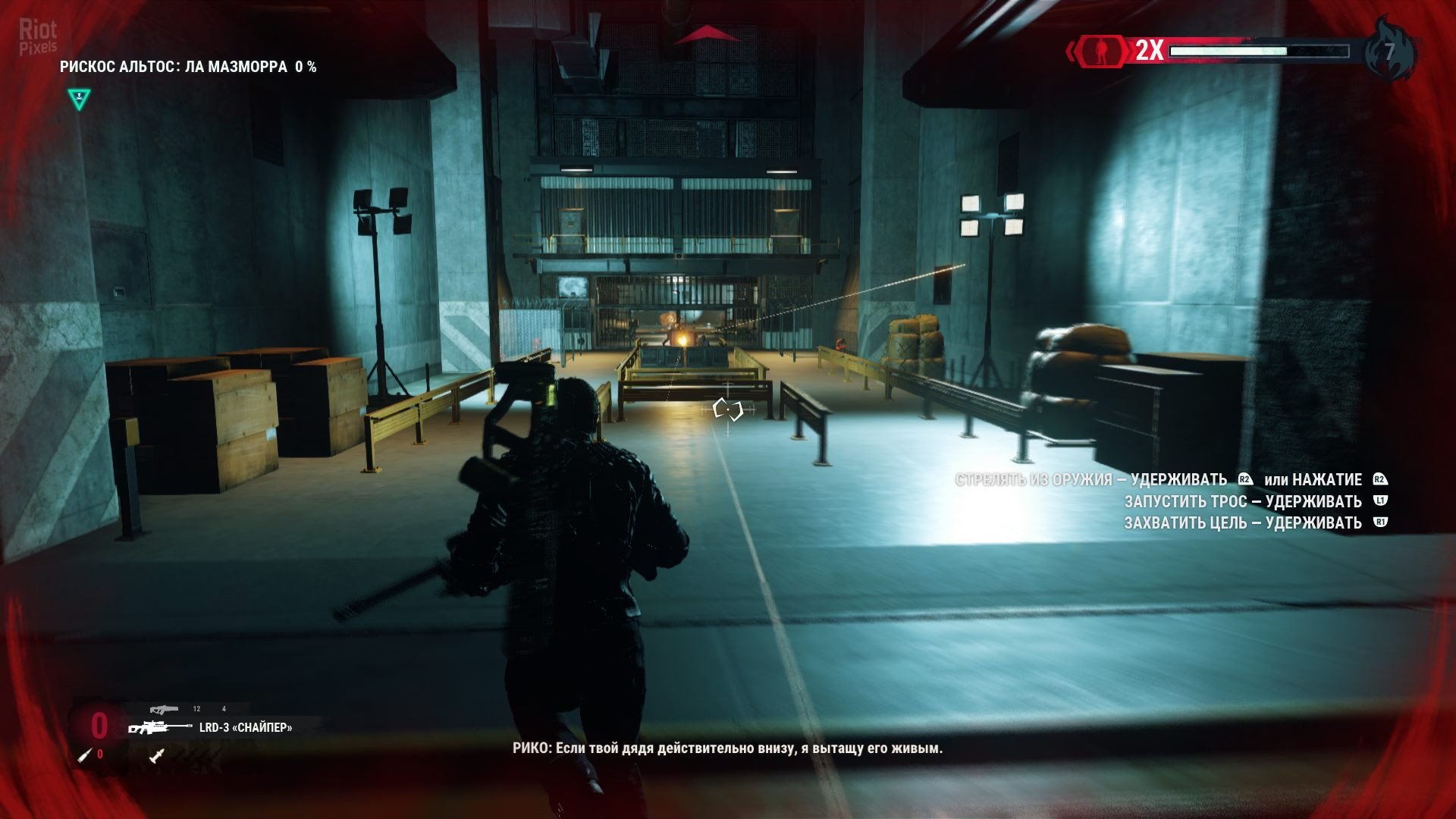Click the red soldier heat-level hexagon

coord(1100,51)
